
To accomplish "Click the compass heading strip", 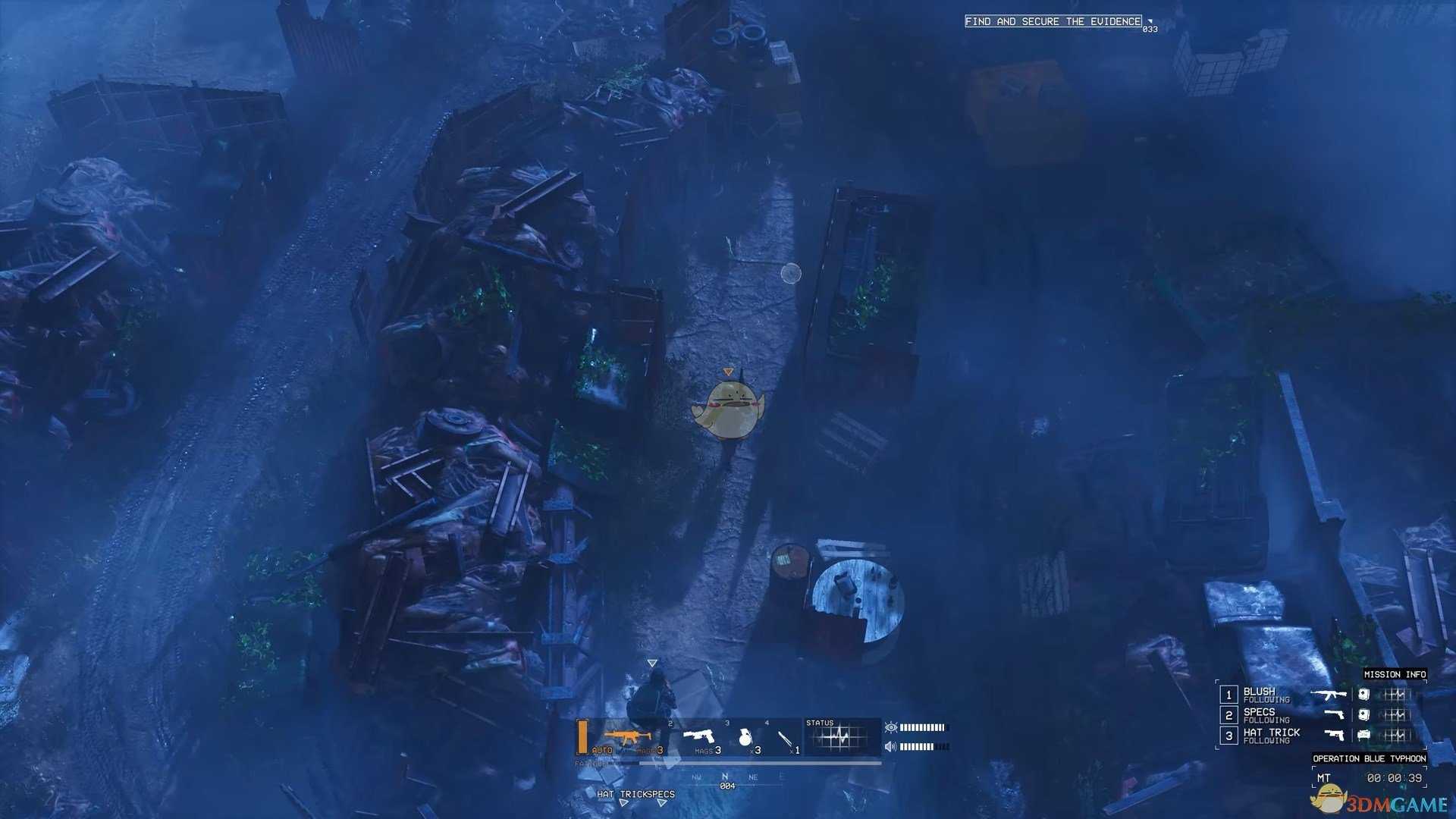I will [726, 778].
